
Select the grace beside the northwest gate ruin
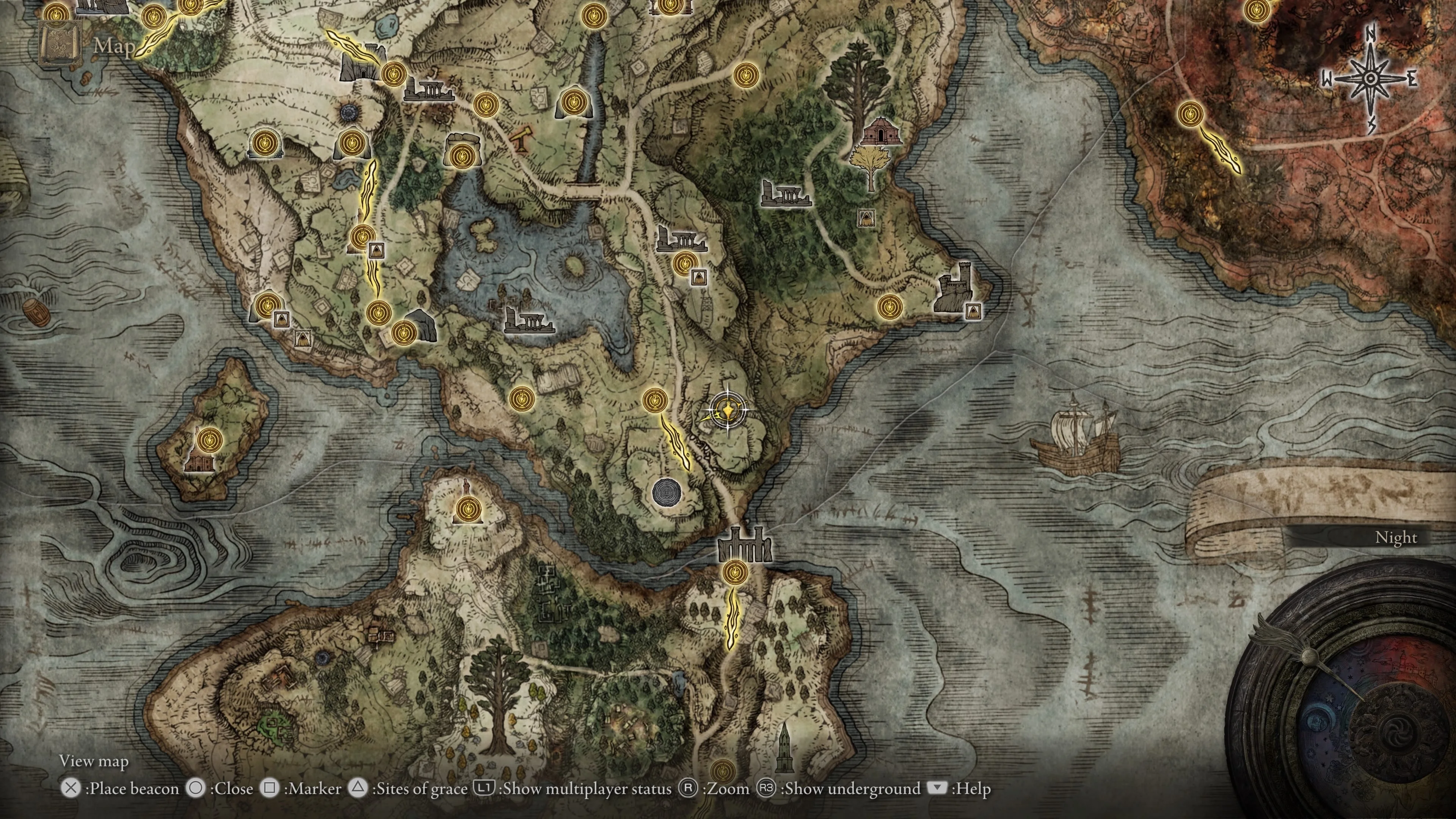(394, 74)
